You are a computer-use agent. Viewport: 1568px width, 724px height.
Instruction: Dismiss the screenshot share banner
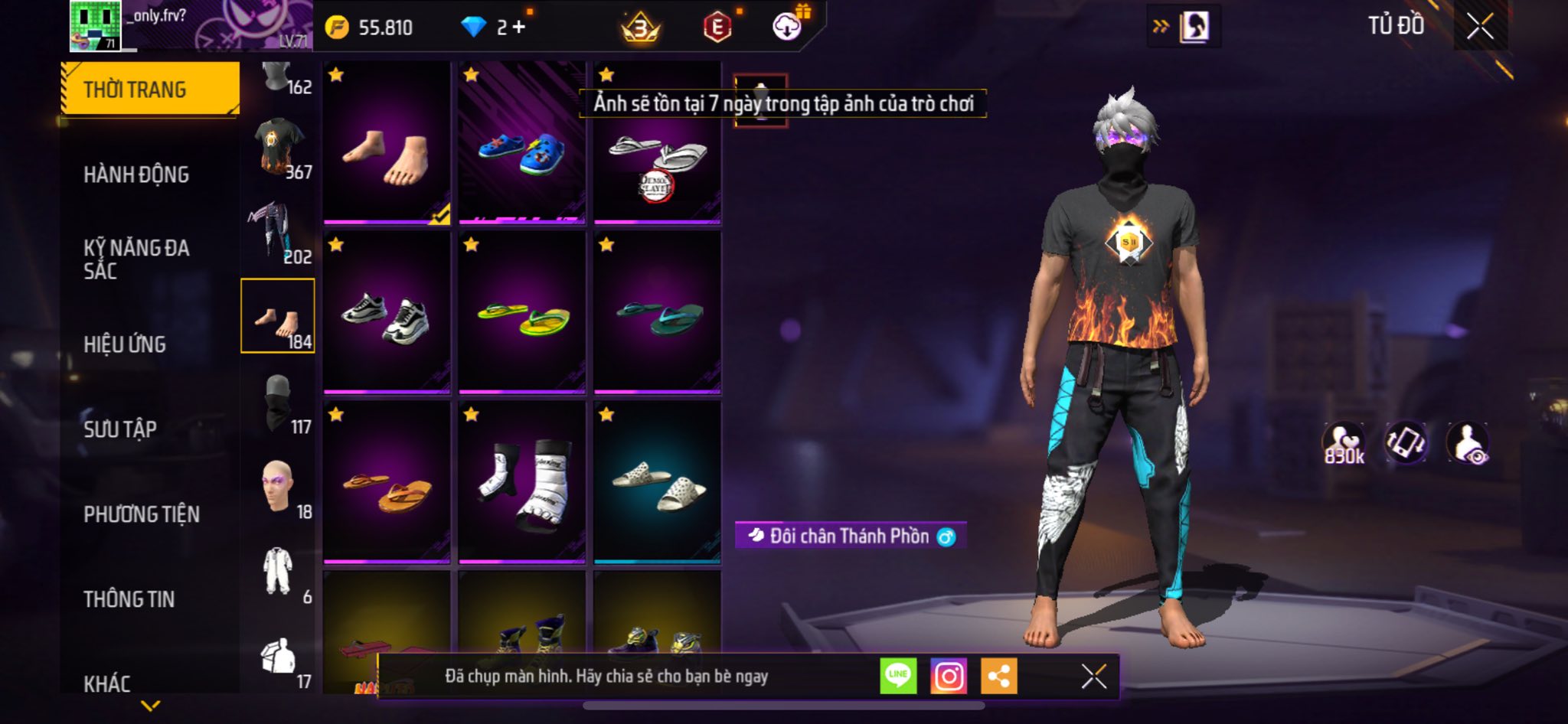click(1093, 677)
